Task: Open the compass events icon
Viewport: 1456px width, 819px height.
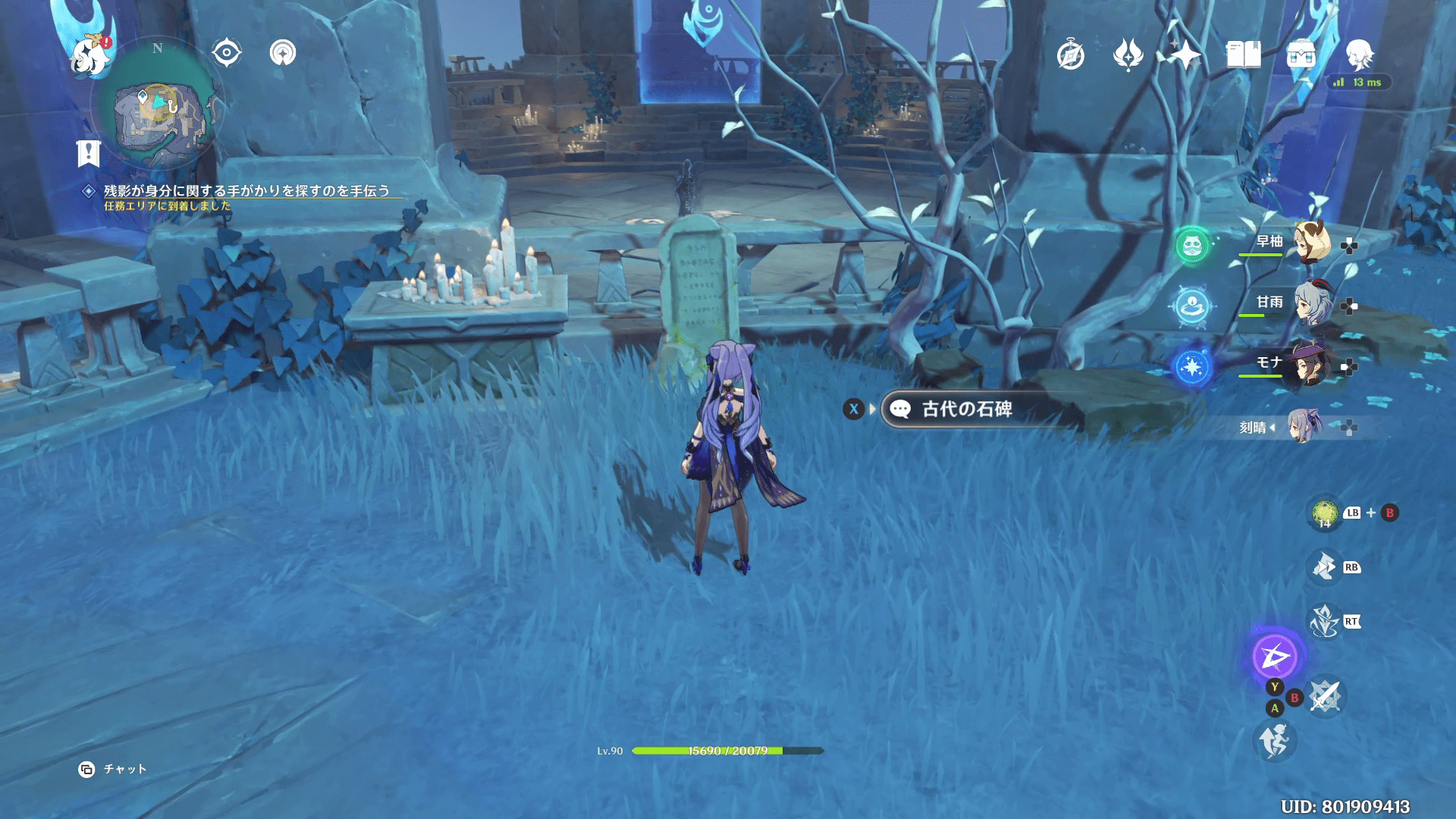Action: (1070, 55)
